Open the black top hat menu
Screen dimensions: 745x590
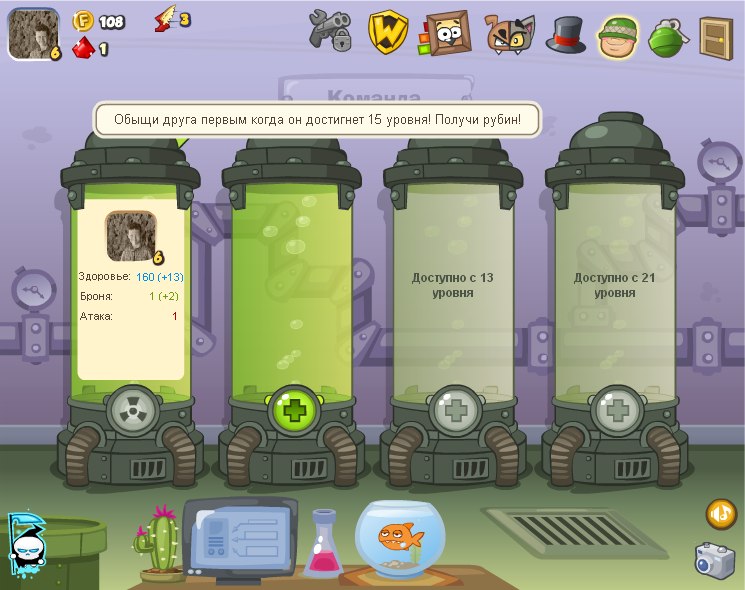[565, 34]
